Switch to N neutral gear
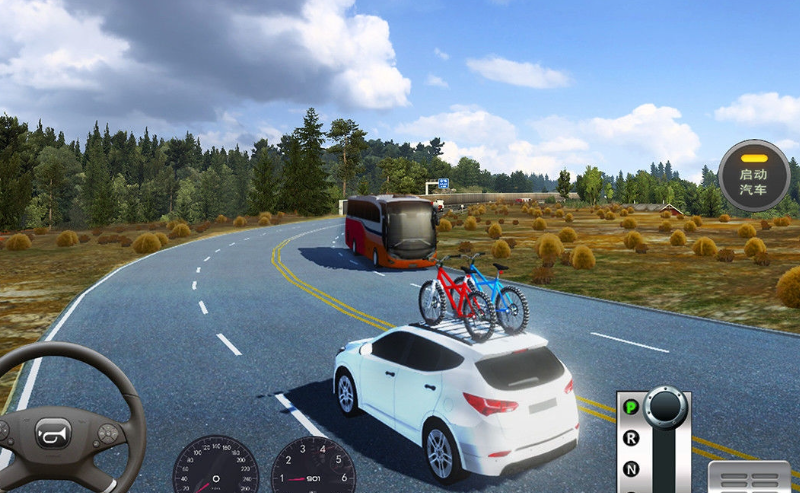Image resolution: width=800 pixels, height=493 pixels. click(x=631, y=468)
